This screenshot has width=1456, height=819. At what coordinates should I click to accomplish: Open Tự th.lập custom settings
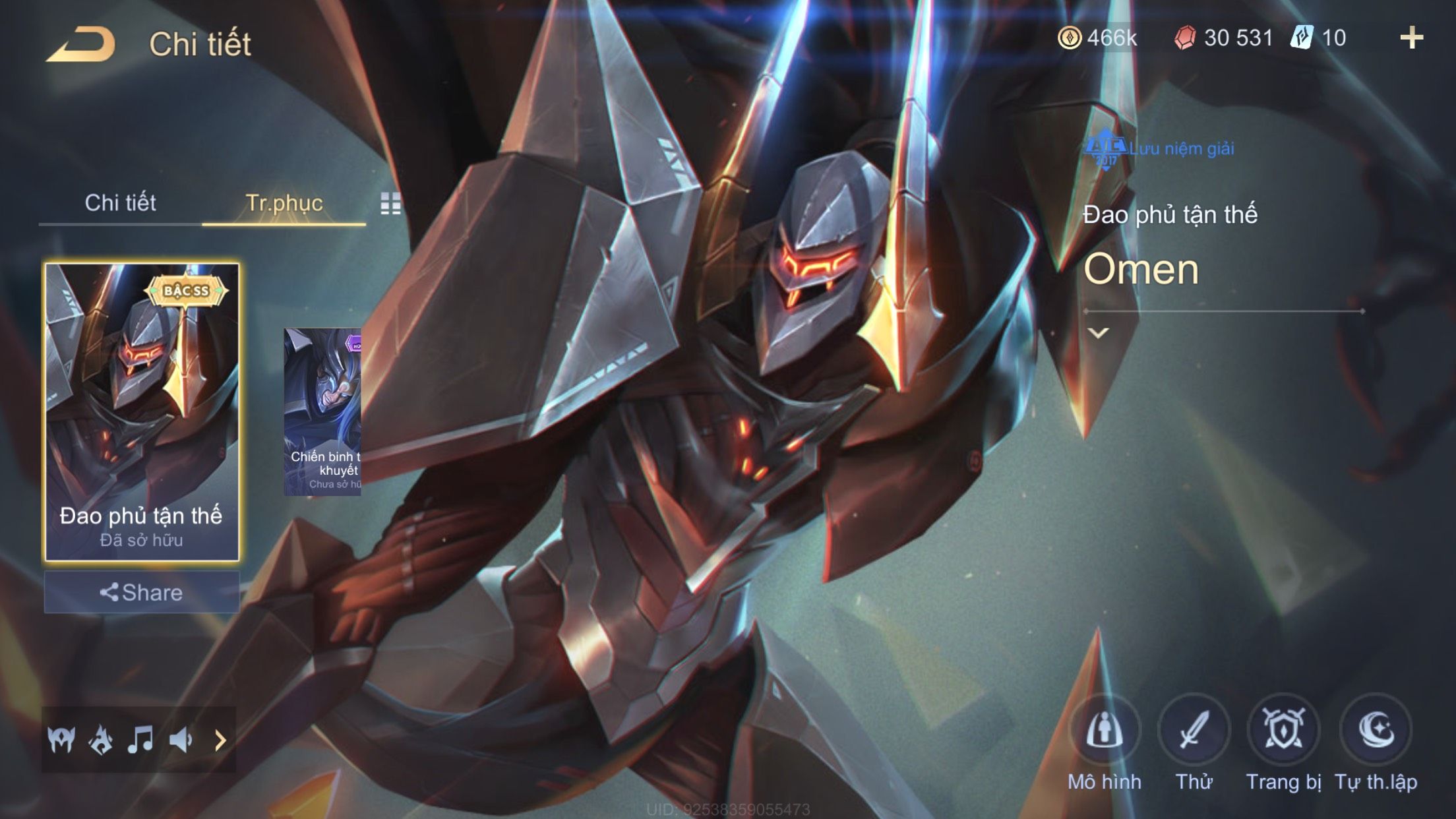1376,731
